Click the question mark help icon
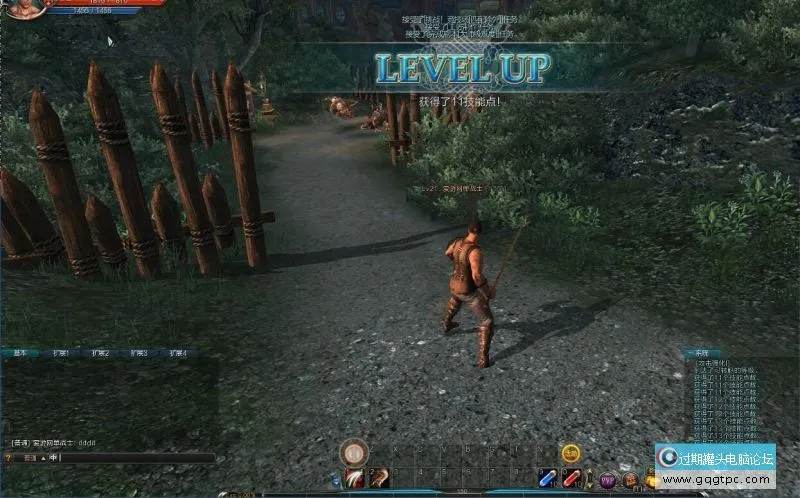Viewport: 800px width, 498px height. click(7, 458)
